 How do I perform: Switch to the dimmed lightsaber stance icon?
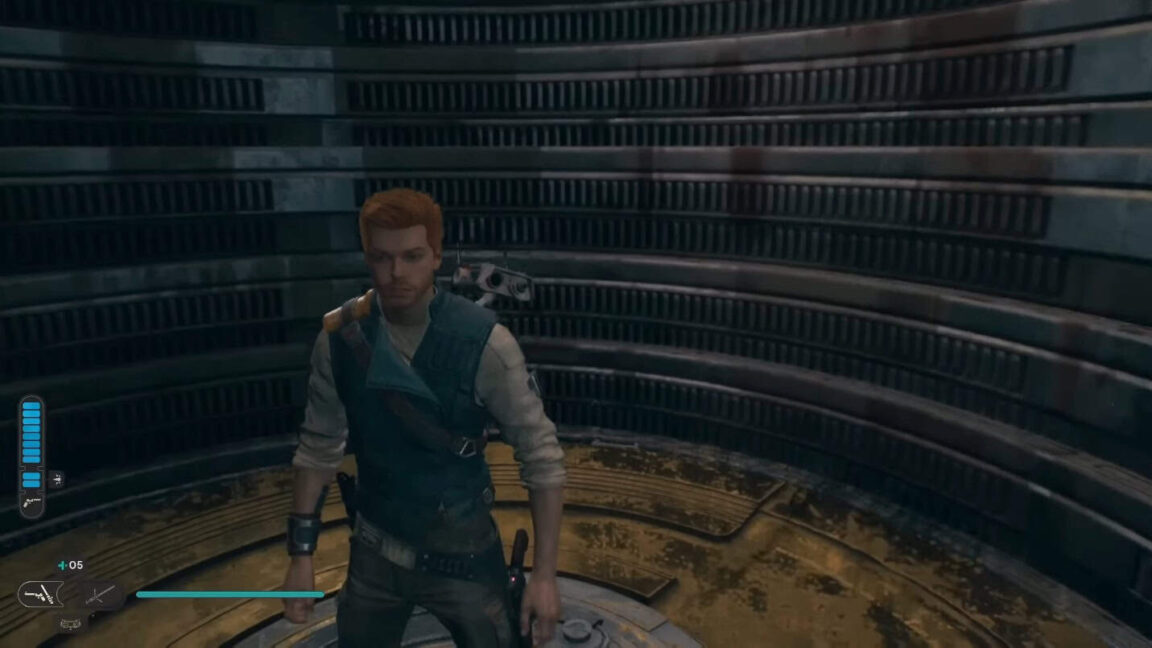[100, 596]
